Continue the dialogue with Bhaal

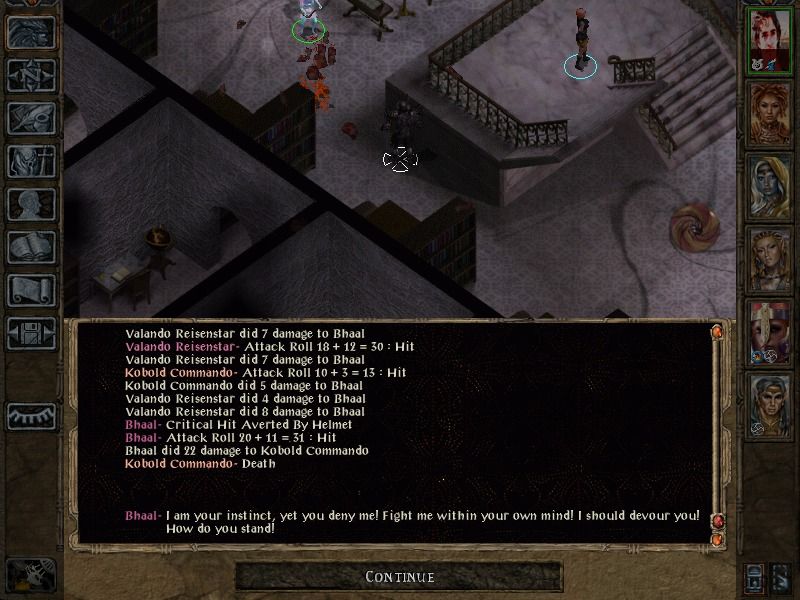[x=400, y=576]
